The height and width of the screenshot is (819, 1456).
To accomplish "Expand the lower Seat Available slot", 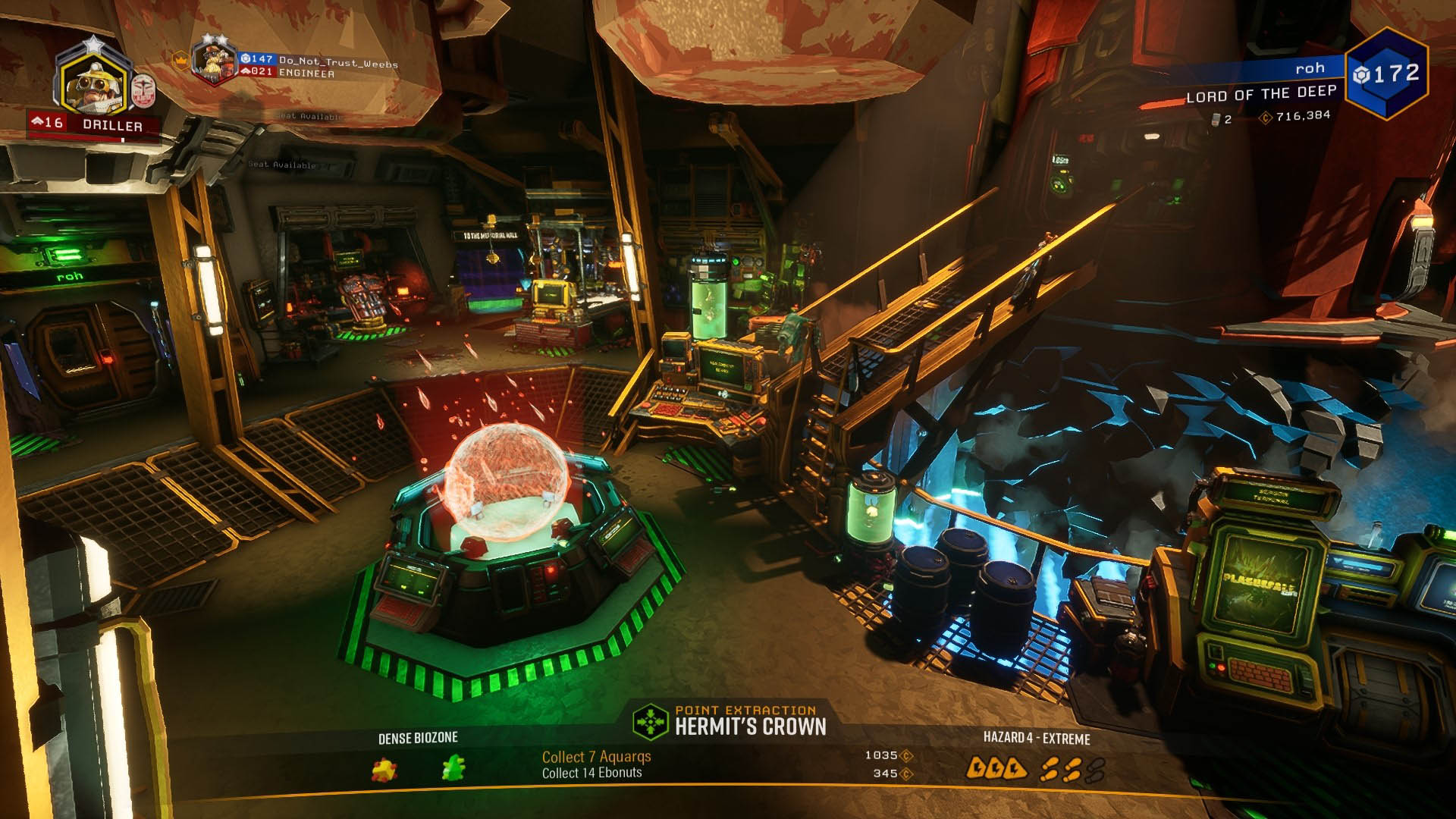I will pyautogui.click(x=281, y=164).
